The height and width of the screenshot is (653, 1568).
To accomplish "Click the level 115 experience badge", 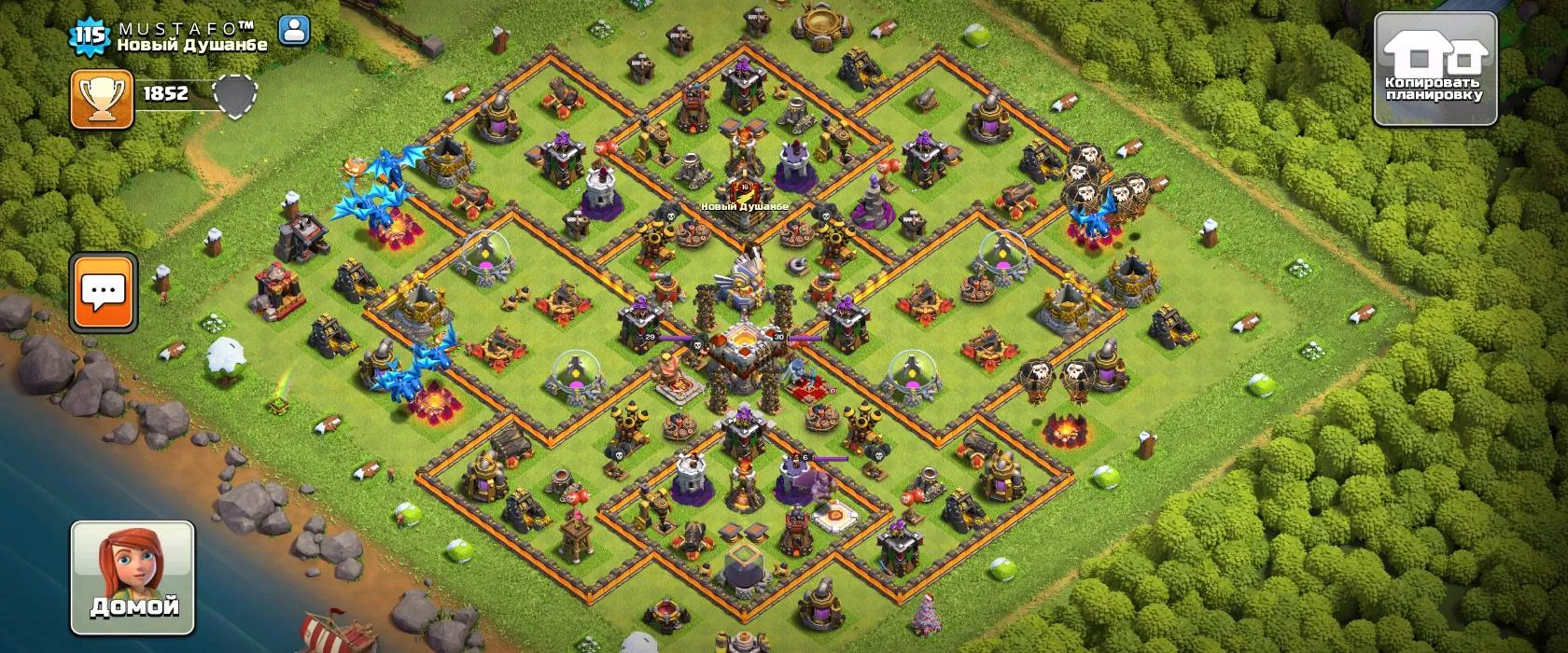I will point(90,36).
